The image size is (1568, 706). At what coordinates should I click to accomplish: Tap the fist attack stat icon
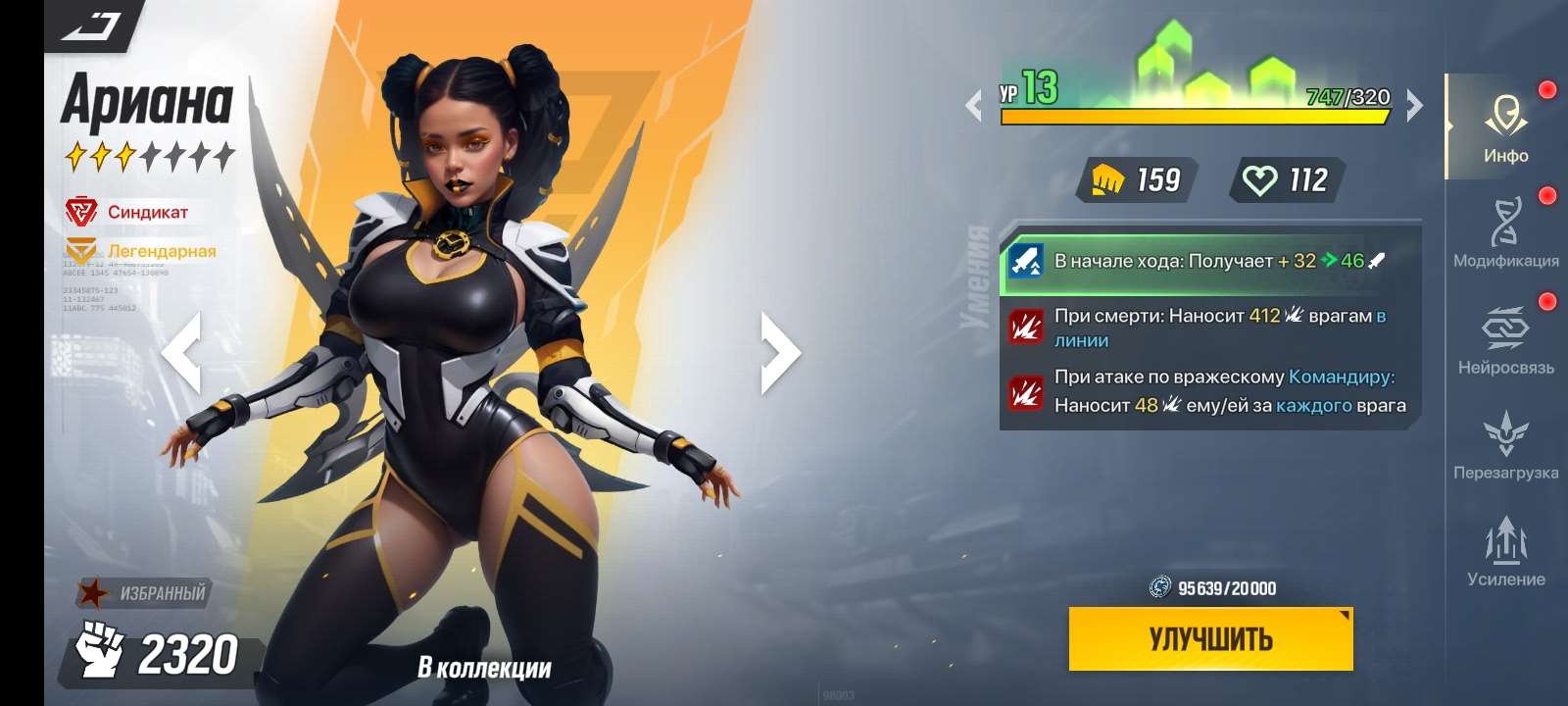pyautogui.click(x=1108, y=178)
